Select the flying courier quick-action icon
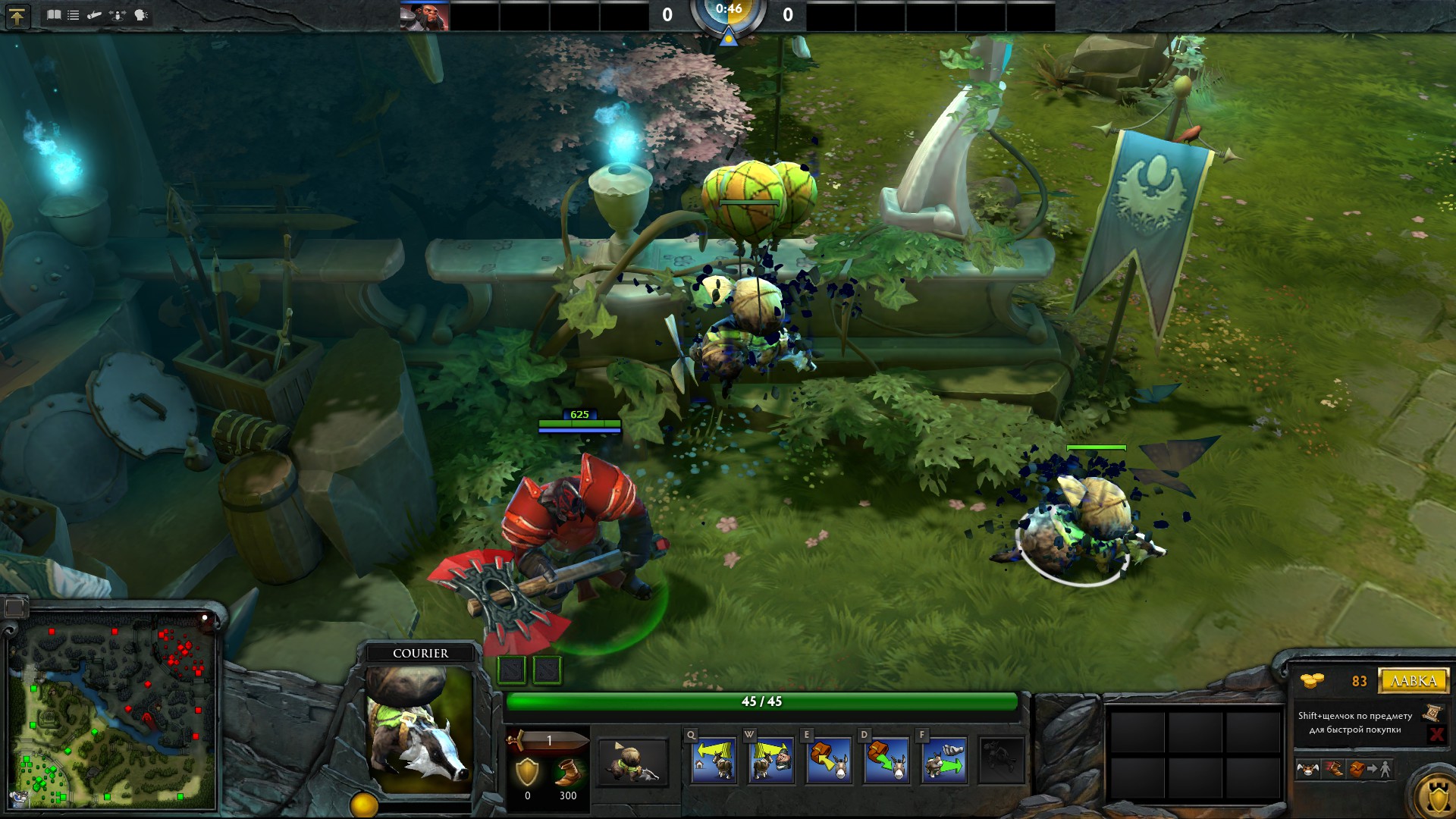Image resolution: width=1456 pixels, height=819 pixels. pos(1308,769)
